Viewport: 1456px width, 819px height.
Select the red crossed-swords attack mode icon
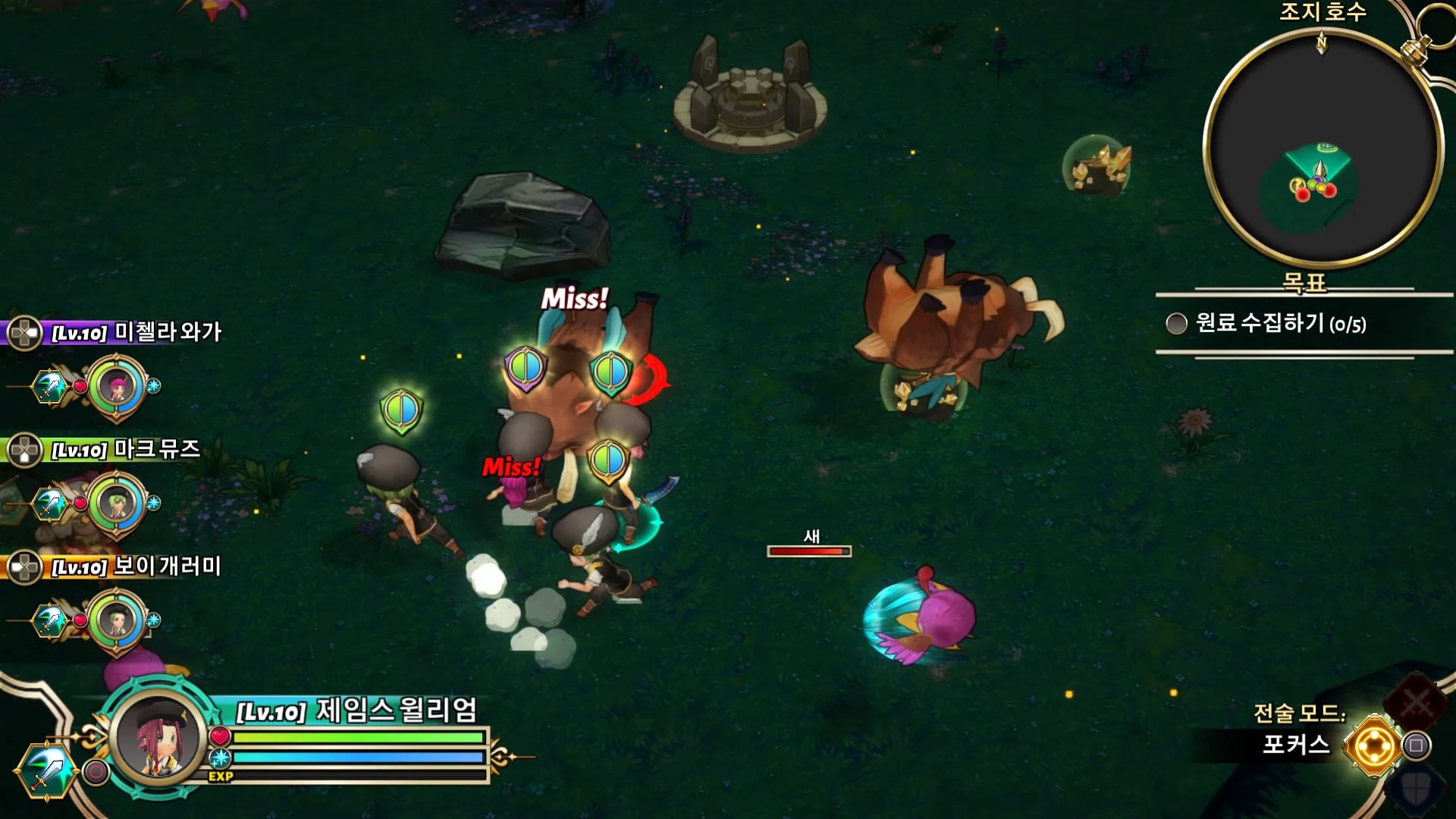coord(1415,701)
